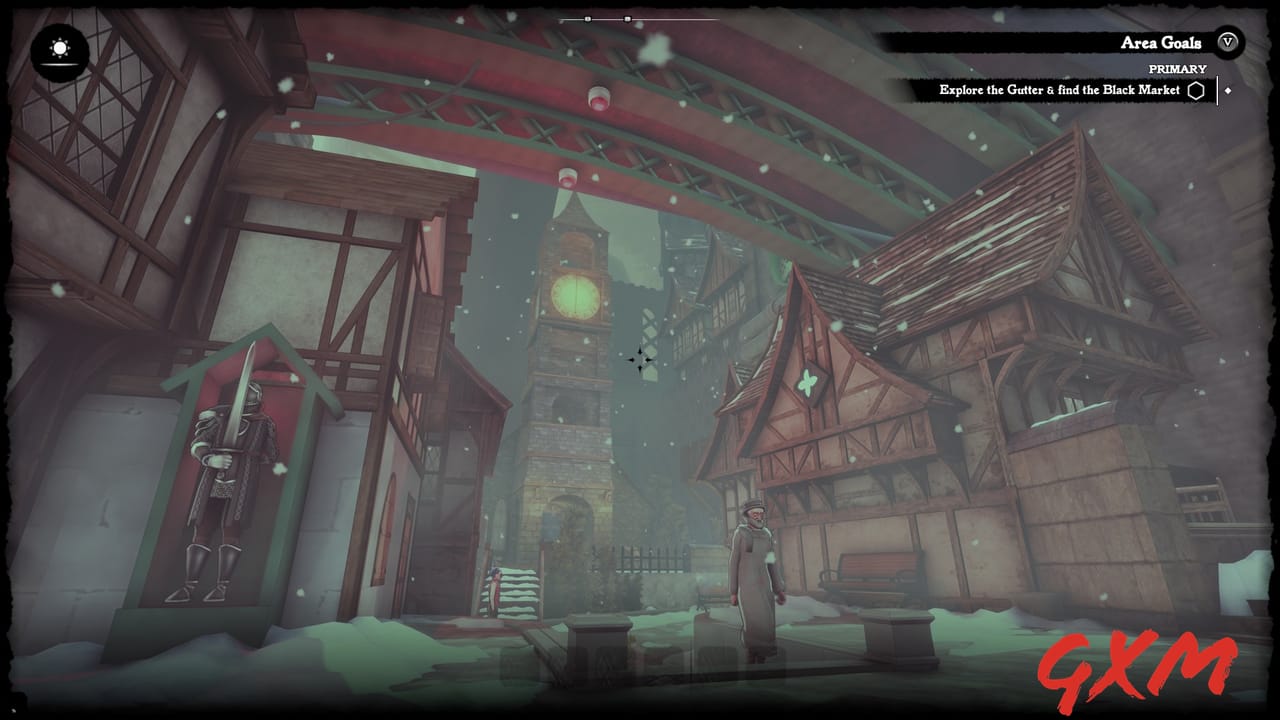
Task: Toggle the brightness control in the corner circle
Action: [x=58, y=48]
